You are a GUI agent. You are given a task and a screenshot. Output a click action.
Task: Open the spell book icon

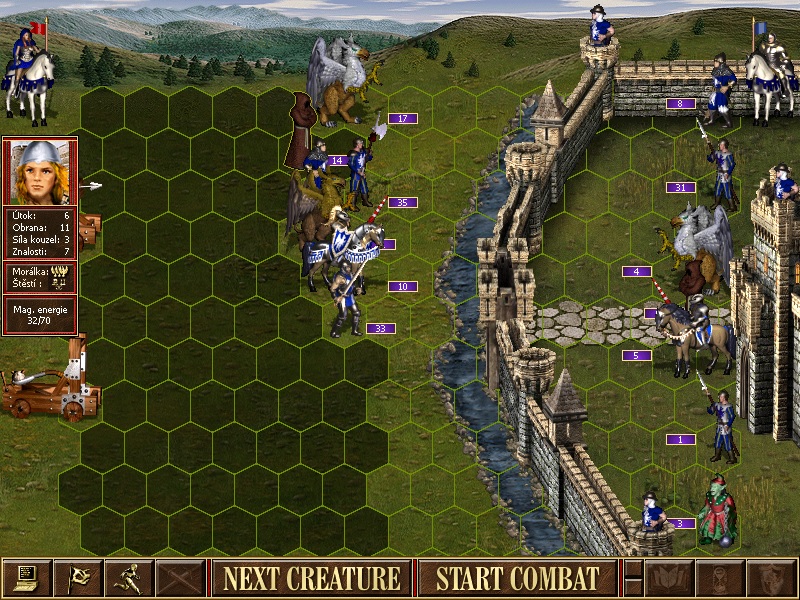[x=670, y=578]
